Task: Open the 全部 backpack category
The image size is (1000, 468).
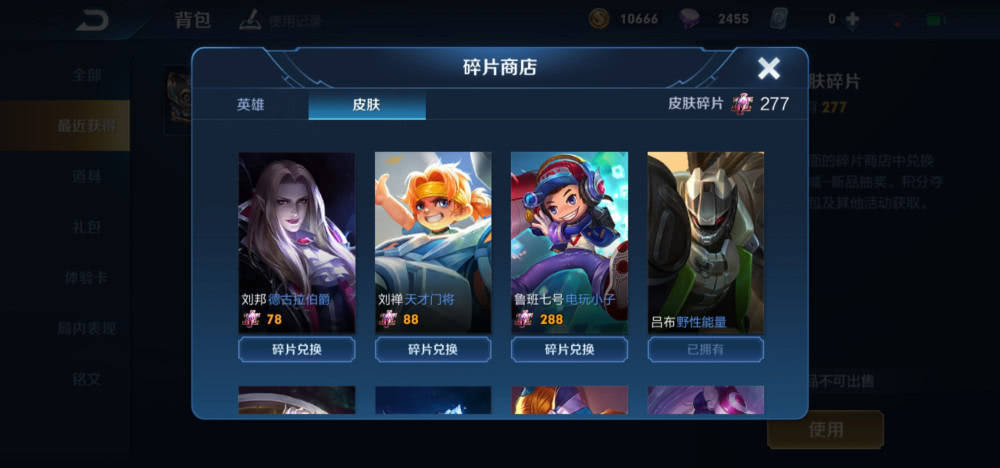Action: coord(87,75)
